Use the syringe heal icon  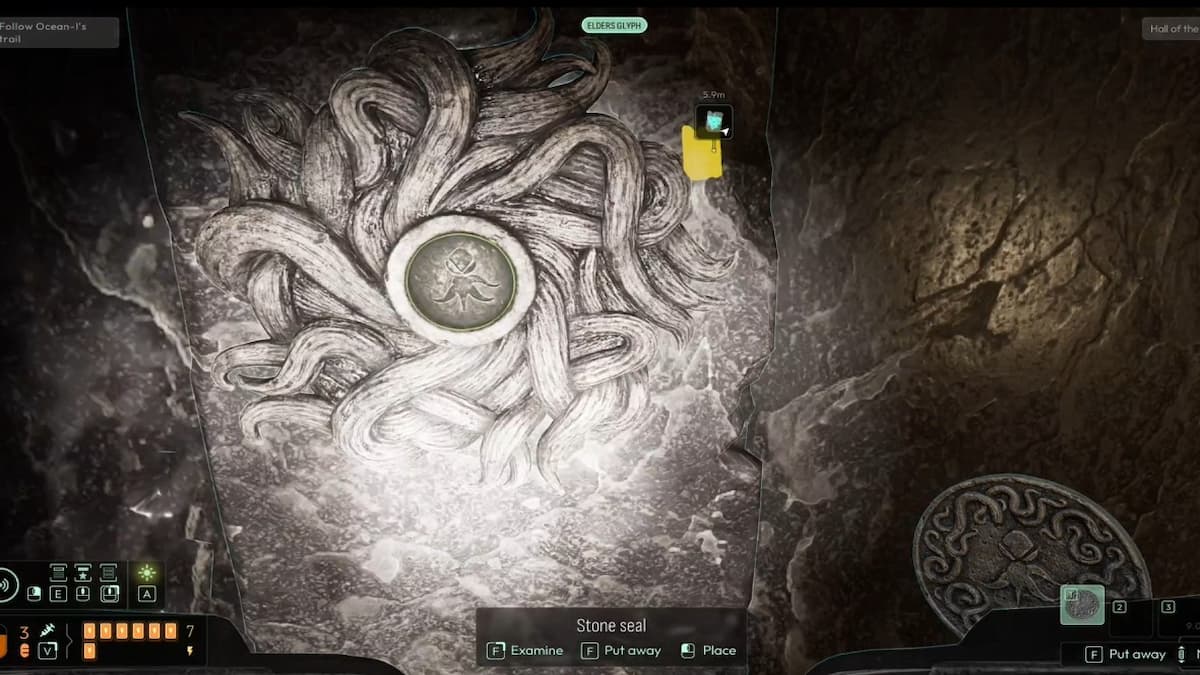point(47,631)
